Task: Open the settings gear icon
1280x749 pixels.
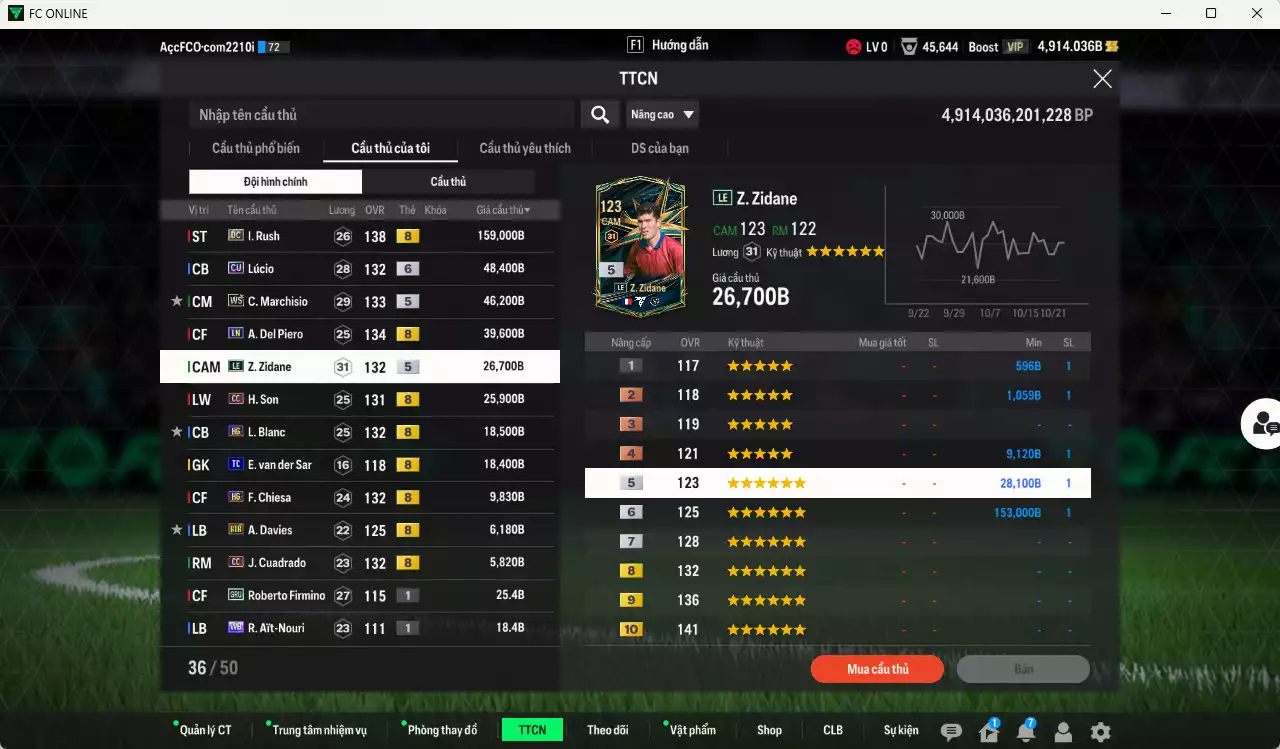Action: click(x=1100, y=732)
